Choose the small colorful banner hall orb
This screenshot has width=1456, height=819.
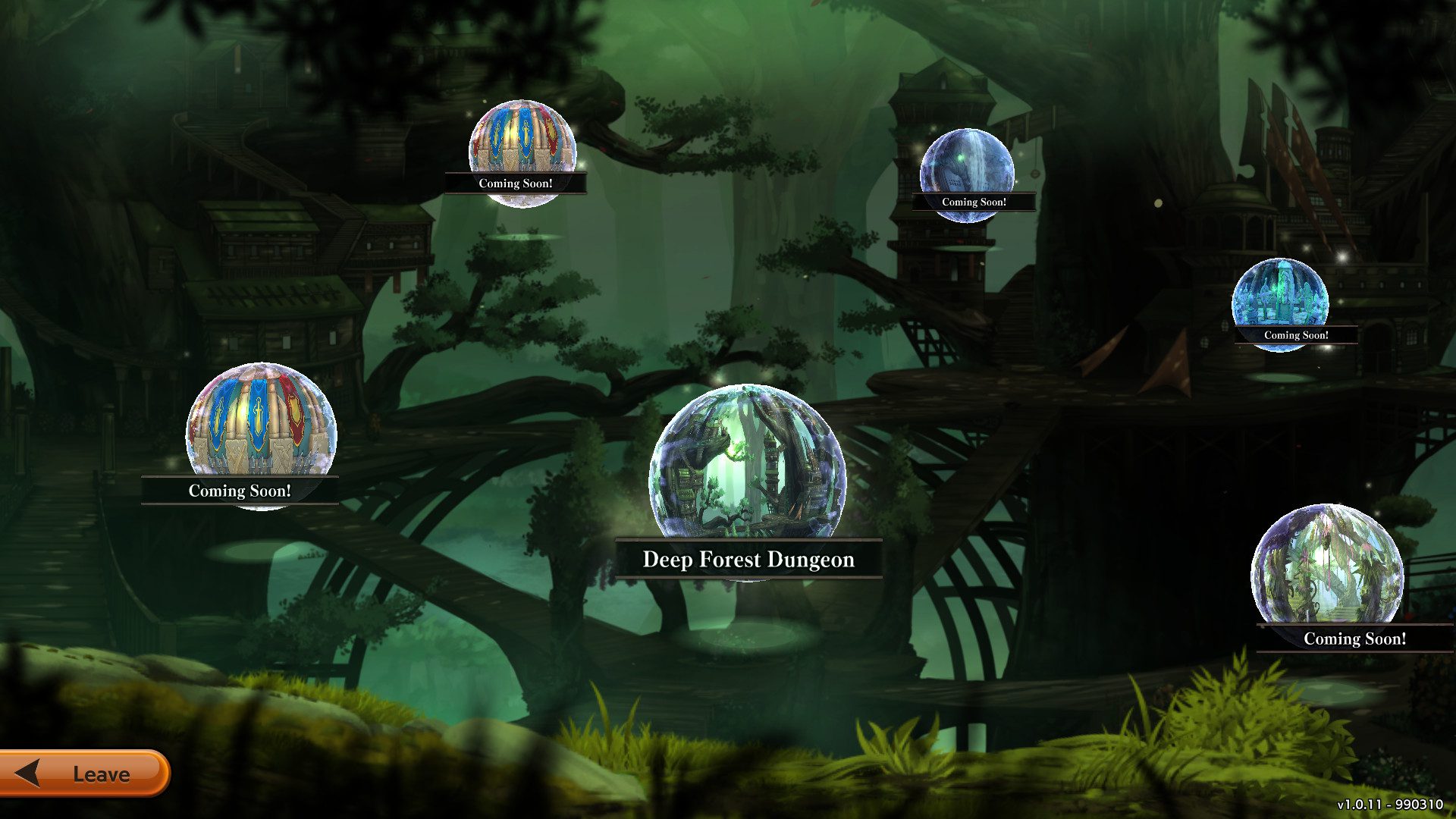(x=522, y=146)
